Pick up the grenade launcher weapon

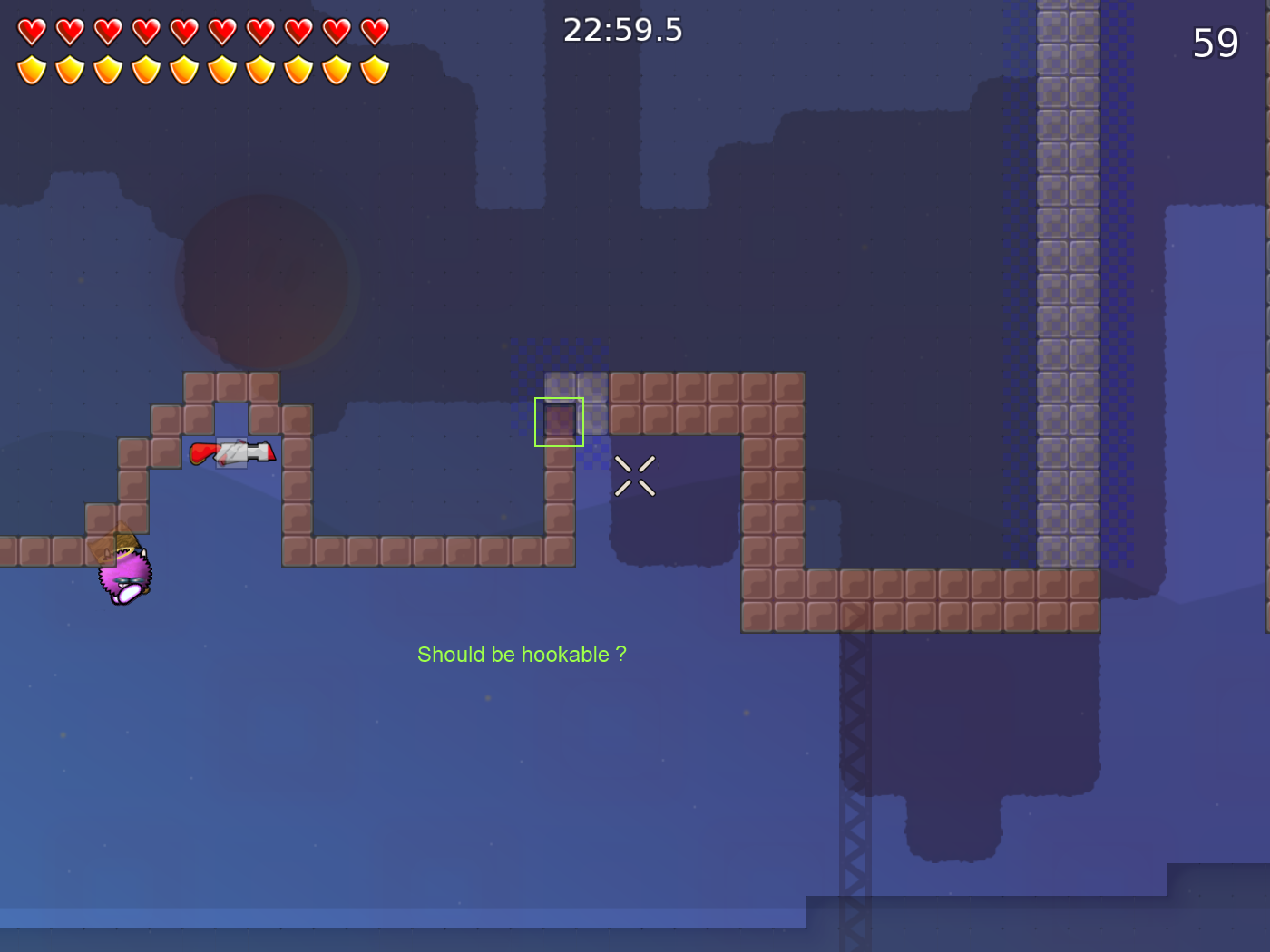(231, 453)
